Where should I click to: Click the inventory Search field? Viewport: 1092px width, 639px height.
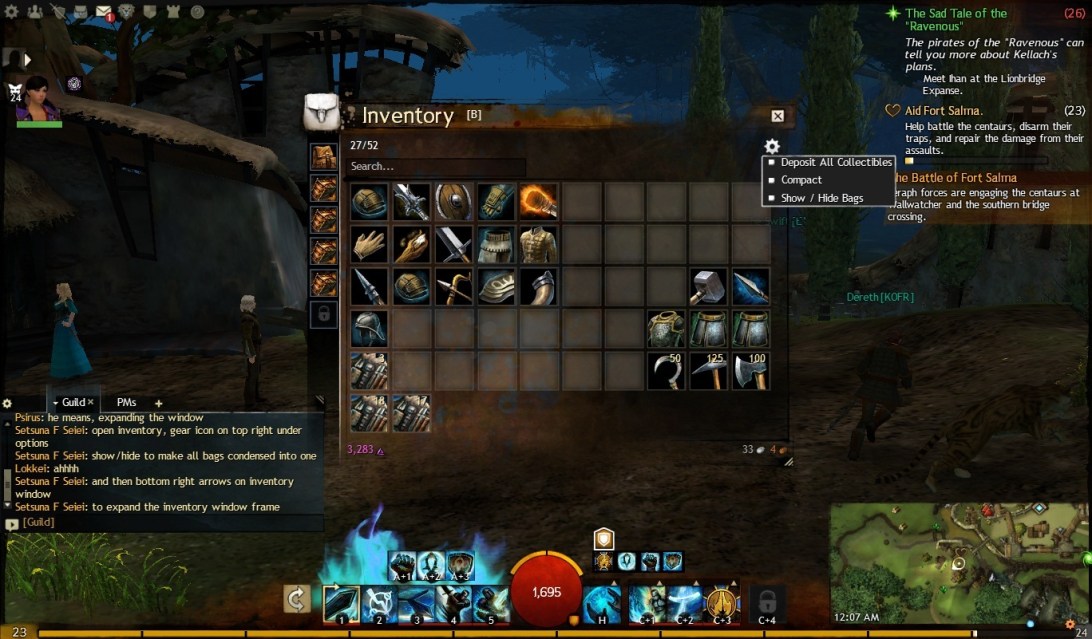tap(436, 166)
